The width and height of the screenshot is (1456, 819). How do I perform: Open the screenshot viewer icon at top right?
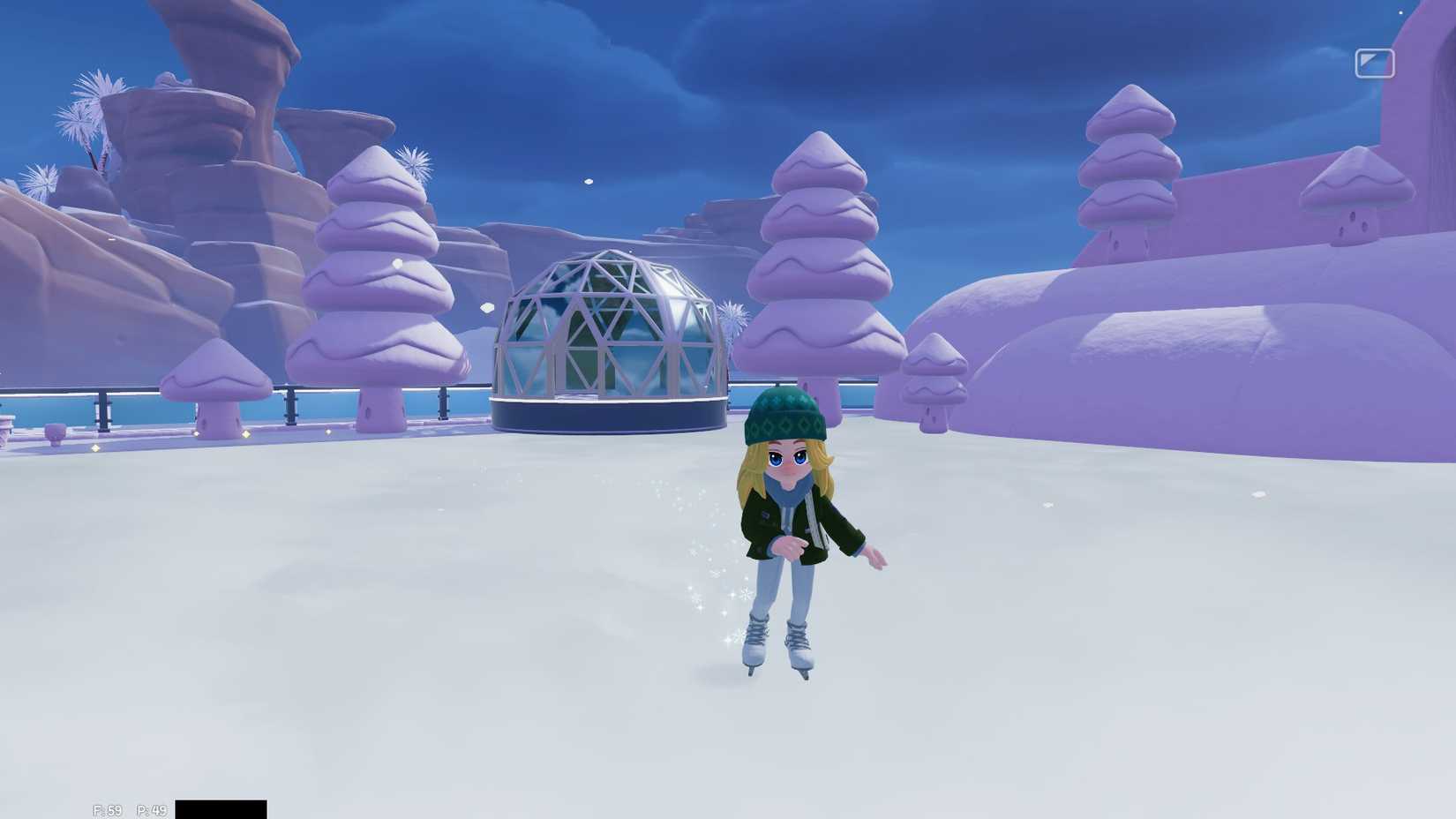pos(1374,64)
